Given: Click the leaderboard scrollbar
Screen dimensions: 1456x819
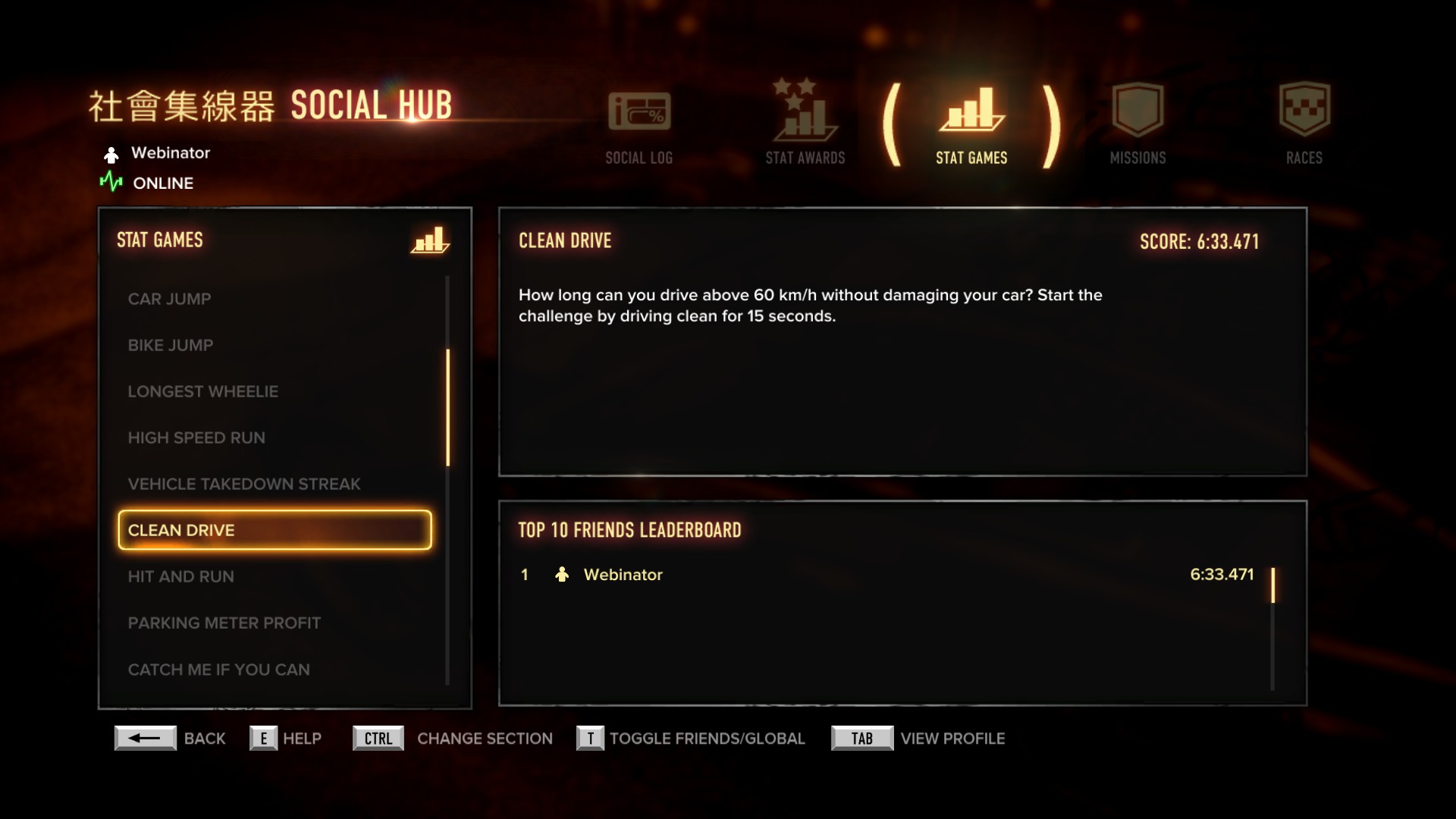Looking at the screenshot, I should click(x=1272, y=585).
